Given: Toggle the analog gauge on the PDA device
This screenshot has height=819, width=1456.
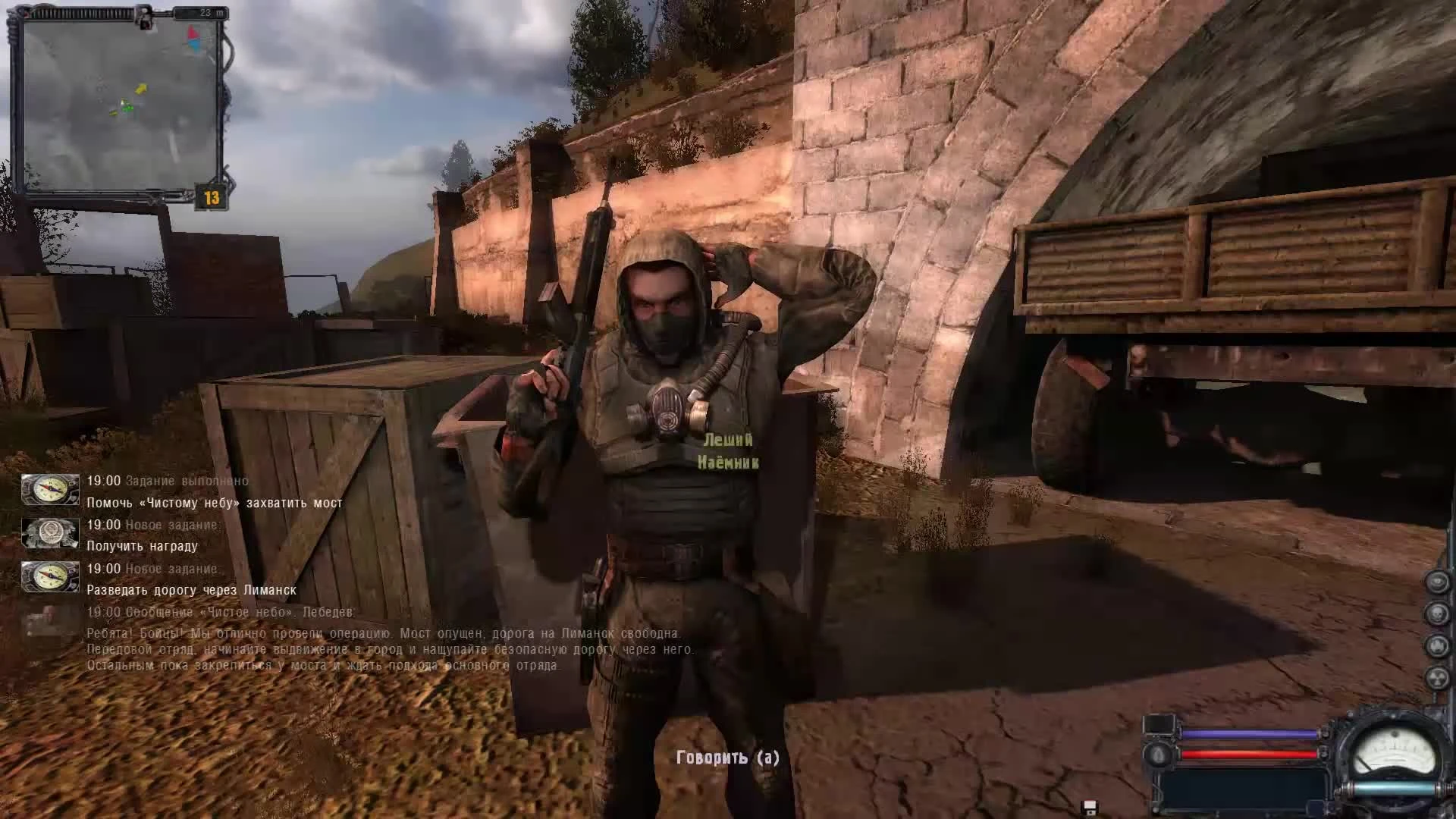Looking at the screenshot, I should click(x=1394, y=749).
